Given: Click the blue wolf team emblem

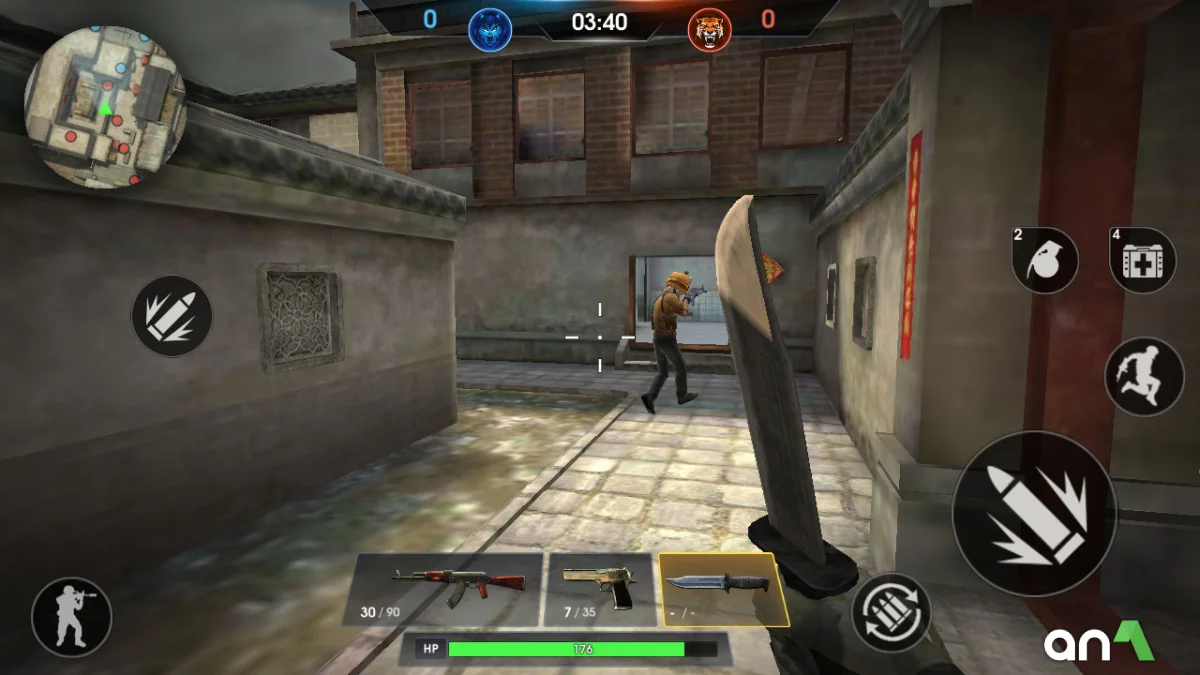Looking at the screenshot, I should click(x=490, y=30).
